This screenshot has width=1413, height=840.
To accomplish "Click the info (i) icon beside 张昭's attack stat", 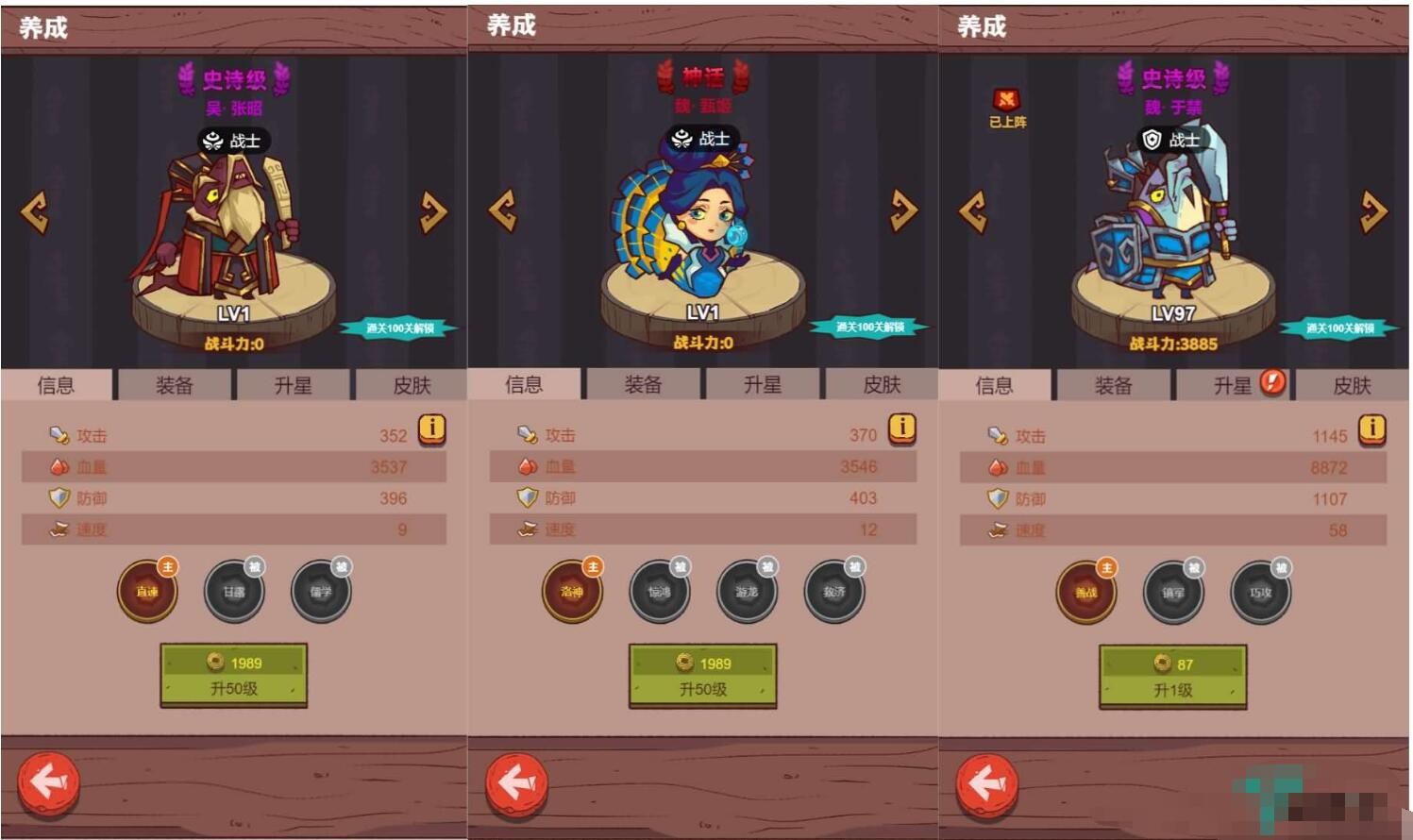I will 431,432.
